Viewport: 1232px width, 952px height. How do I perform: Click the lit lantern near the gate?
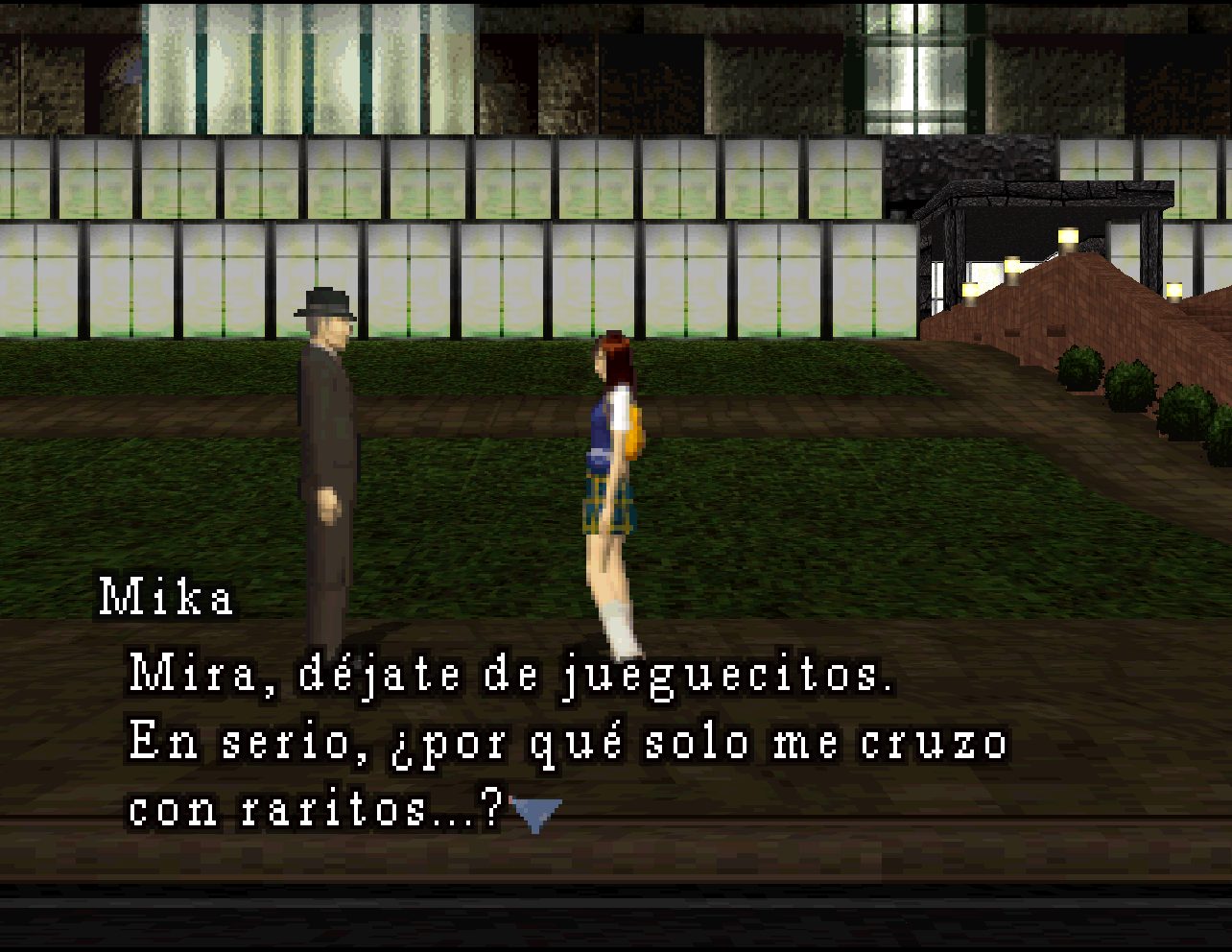1066,237
